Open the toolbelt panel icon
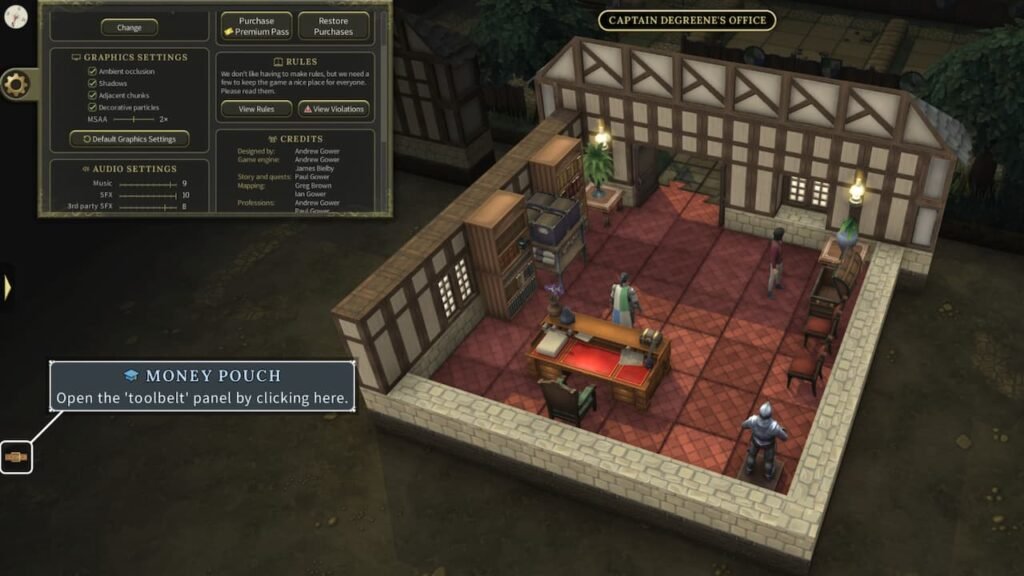 [16, 457]
